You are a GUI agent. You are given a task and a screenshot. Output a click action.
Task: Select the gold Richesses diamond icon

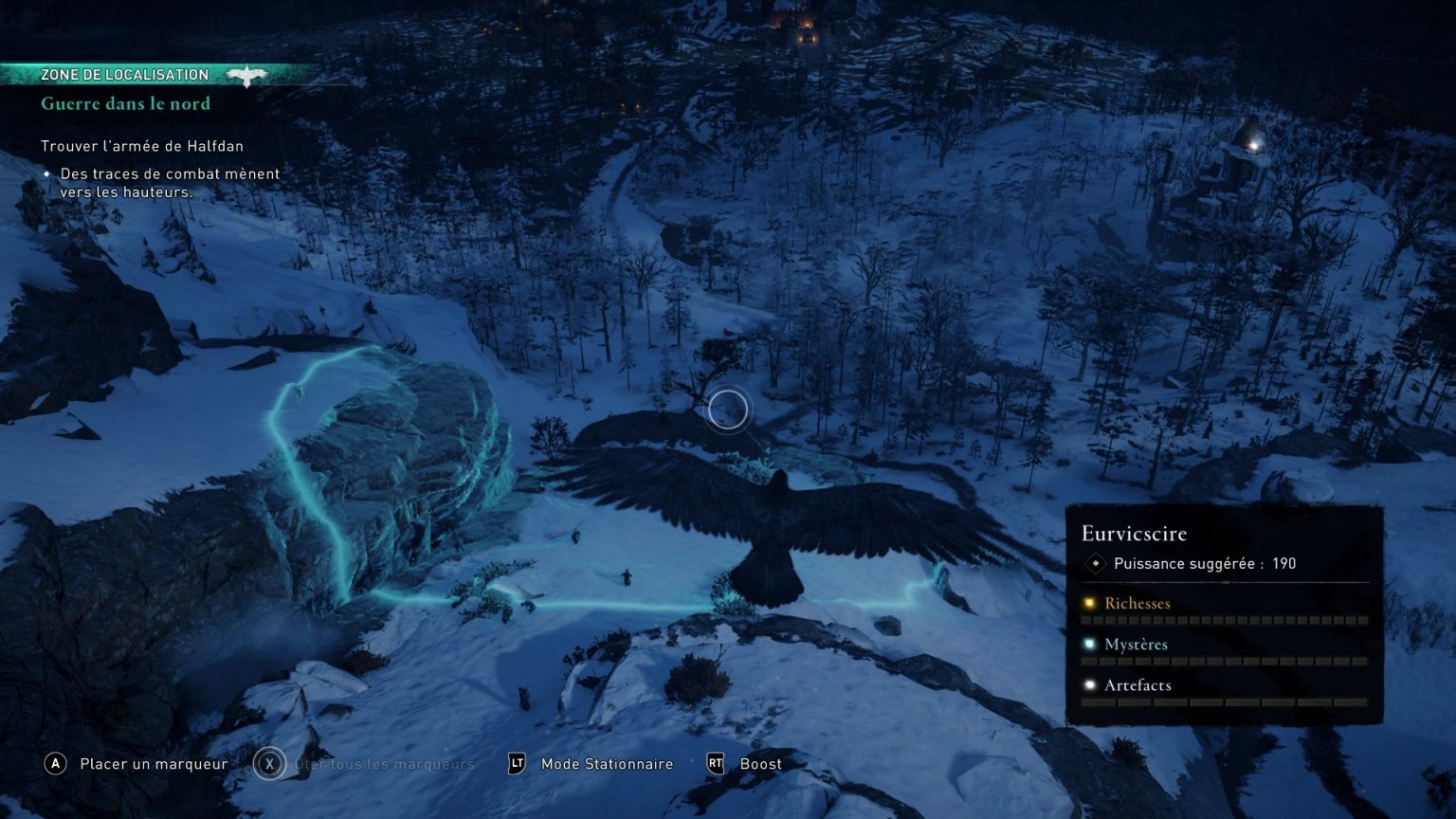pyautogui.click(x=1091, y=603)
